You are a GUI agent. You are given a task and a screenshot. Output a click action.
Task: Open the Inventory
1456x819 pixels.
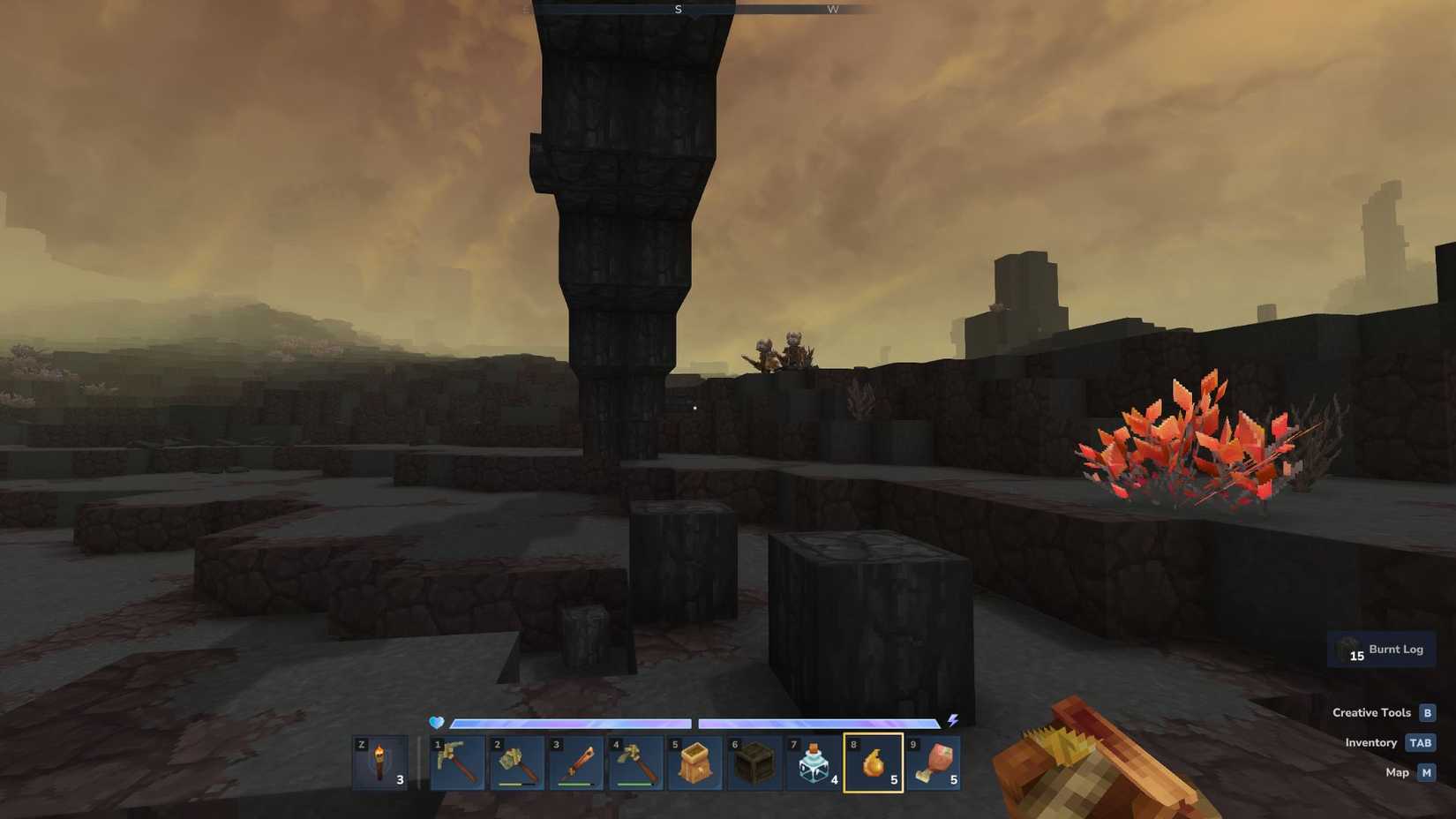coord(1372,742)
